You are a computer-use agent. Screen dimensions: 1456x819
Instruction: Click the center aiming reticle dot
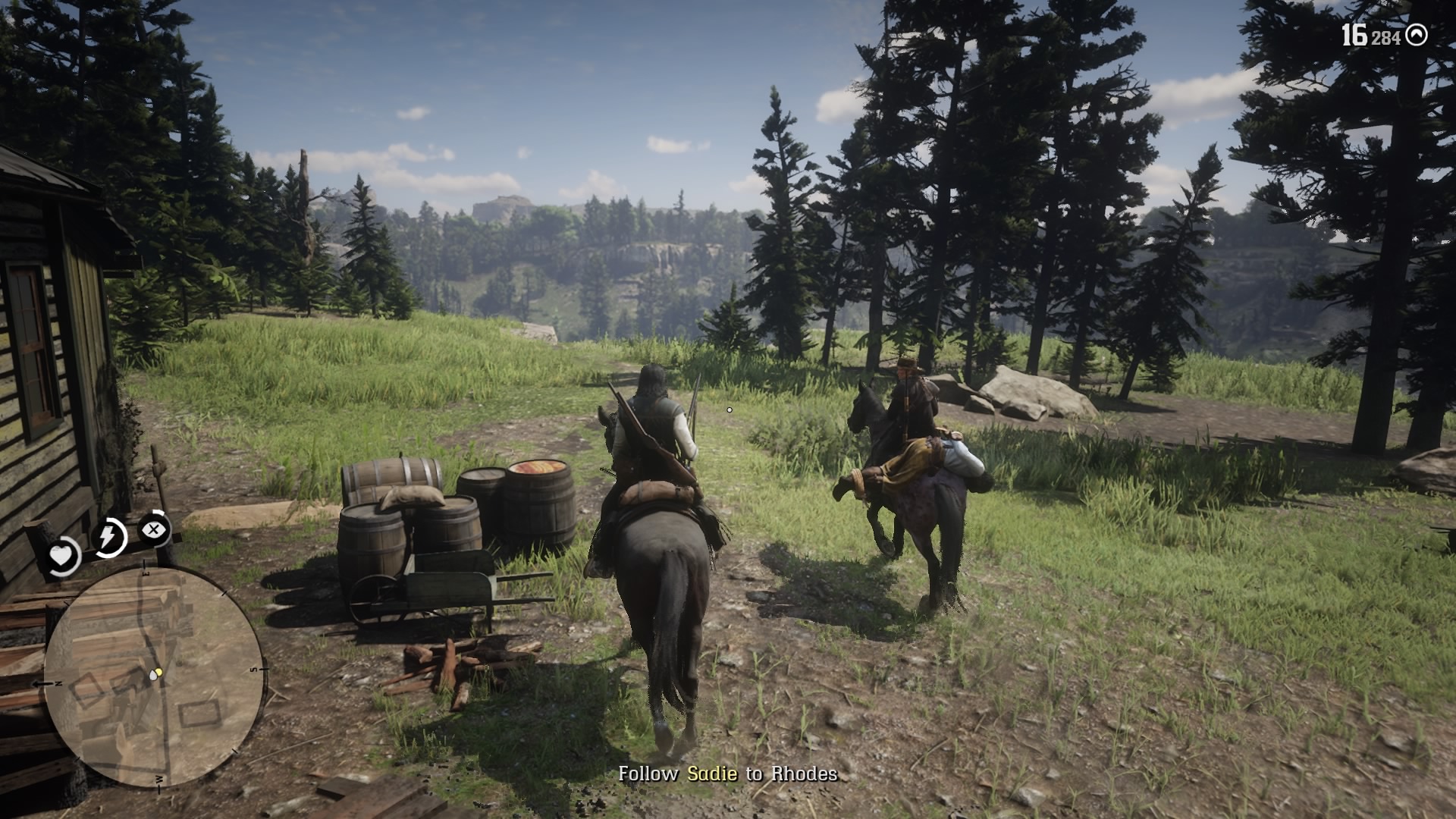point(729,409)
